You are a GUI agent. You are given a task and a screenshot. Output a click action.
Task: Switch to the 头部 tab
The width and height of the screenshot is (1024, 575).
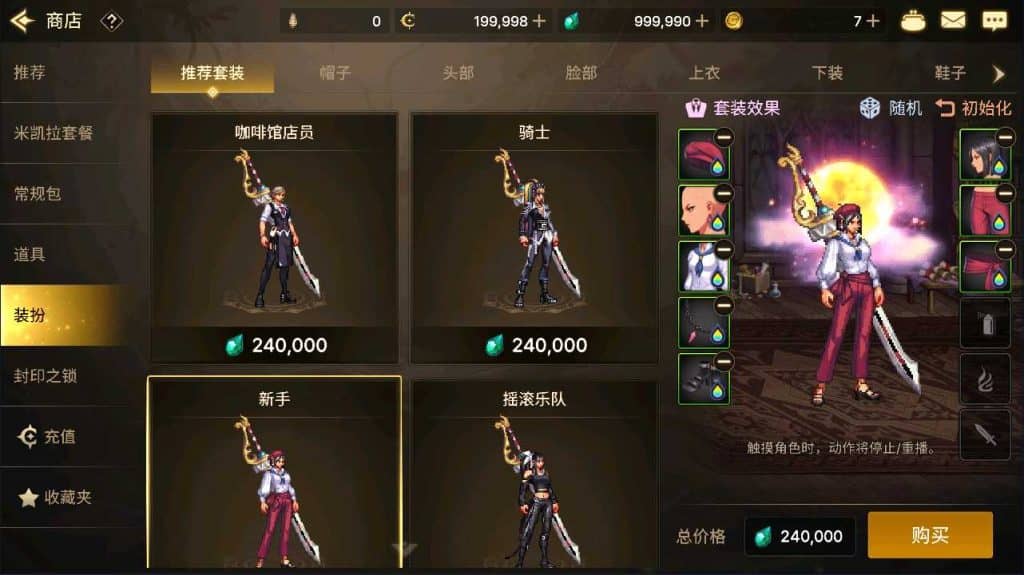click(458, 73)
